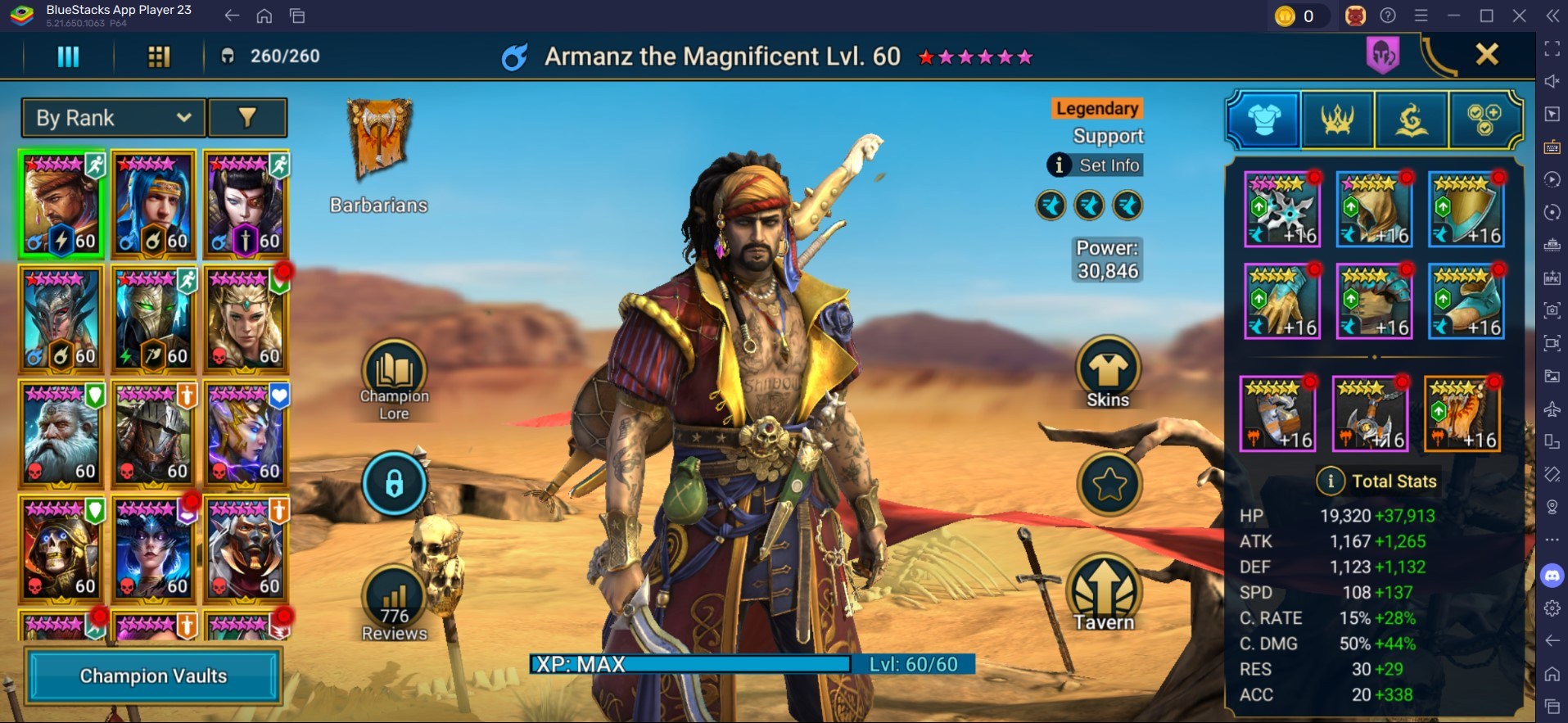The image size is (1568, 723).
Task: Switch to grid view of champions
Action: tap(159, 56)
